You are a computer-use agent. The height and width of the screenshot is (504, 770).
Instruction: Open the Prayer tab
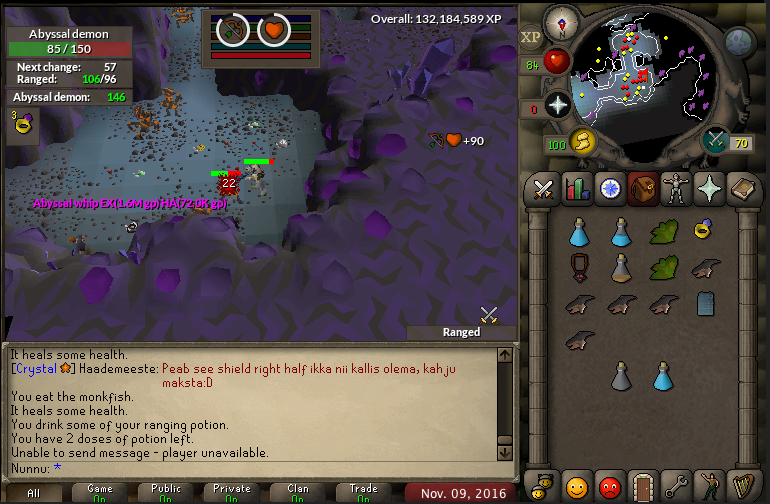pos(710,188)
